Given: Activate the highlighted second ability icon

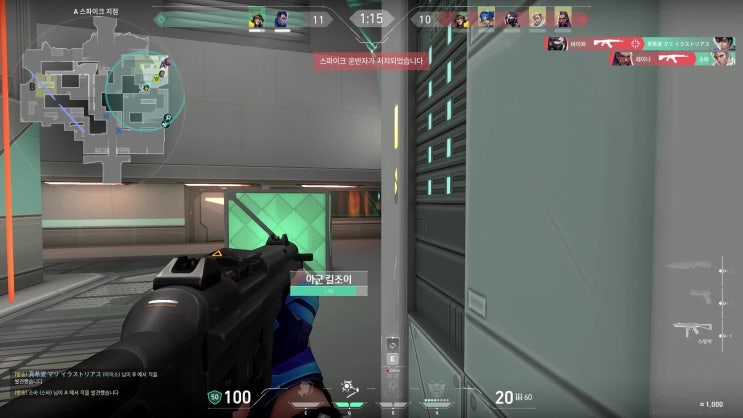Looking at the screenshot, I should (x=349, y=386).
